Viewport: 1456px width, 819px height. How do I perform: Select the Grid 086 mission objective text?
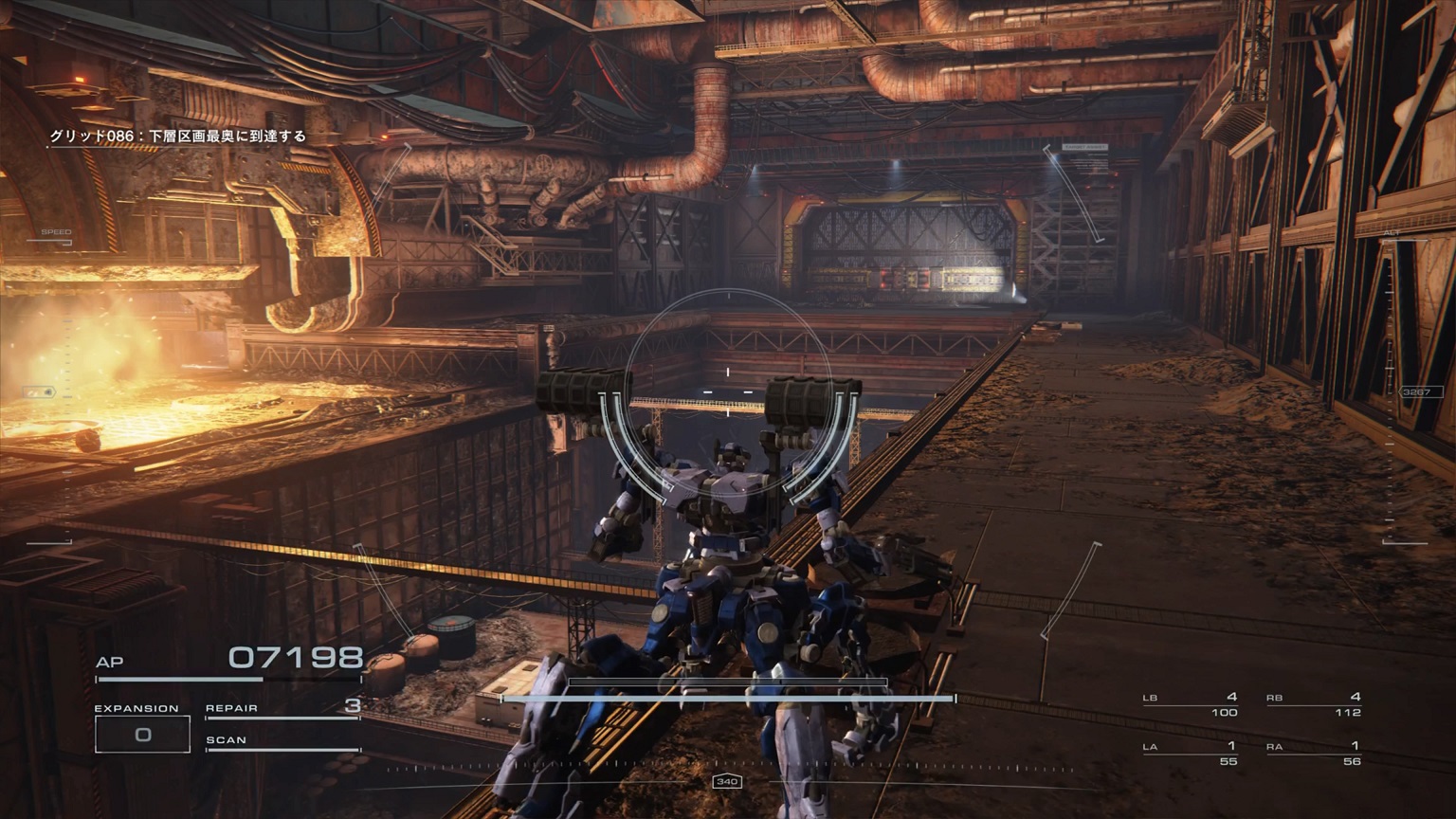coord(178,136)
